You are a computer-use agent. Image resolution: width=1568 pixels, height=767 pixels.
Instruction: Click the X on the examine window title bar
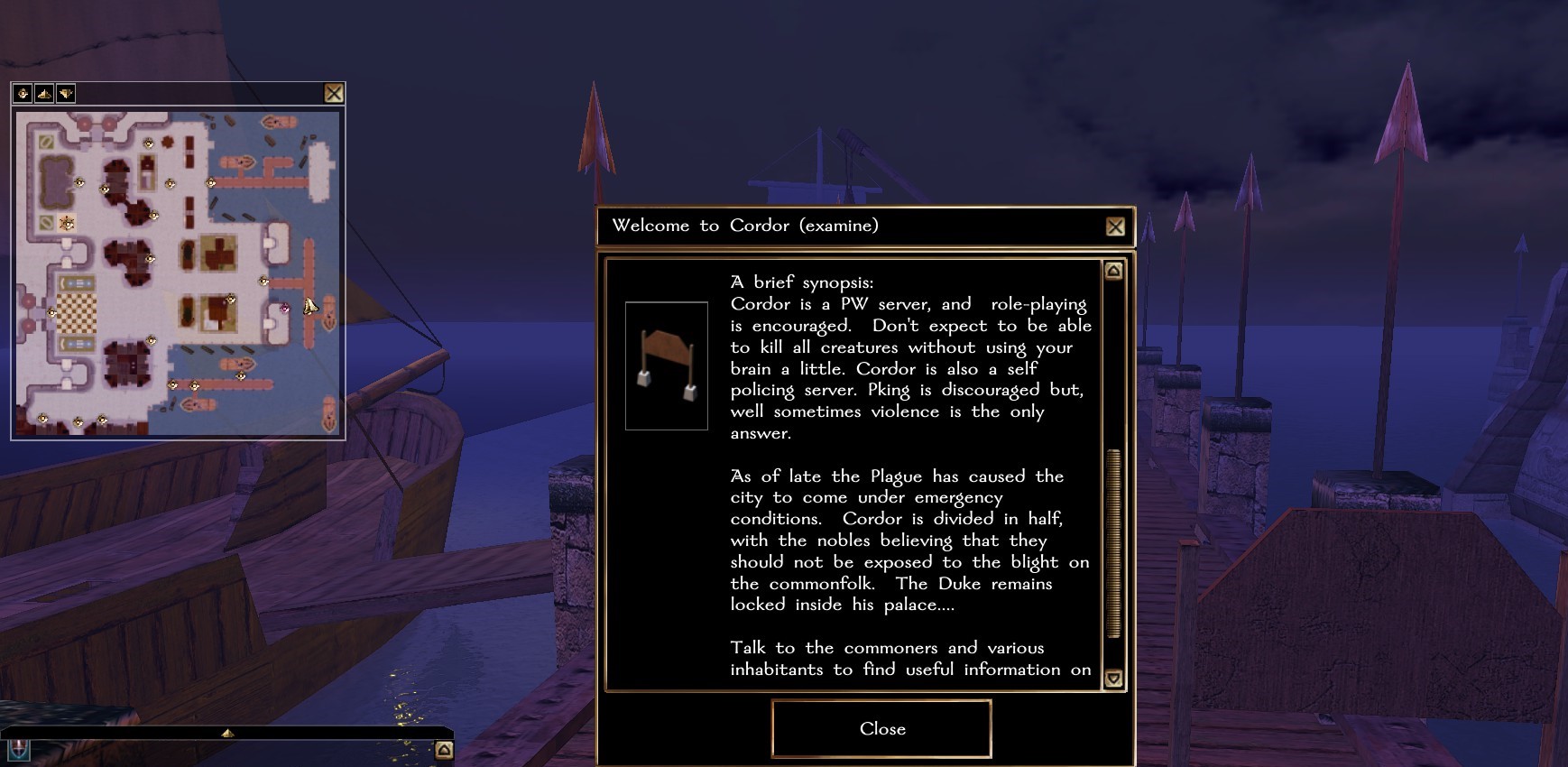(1115, 226)
